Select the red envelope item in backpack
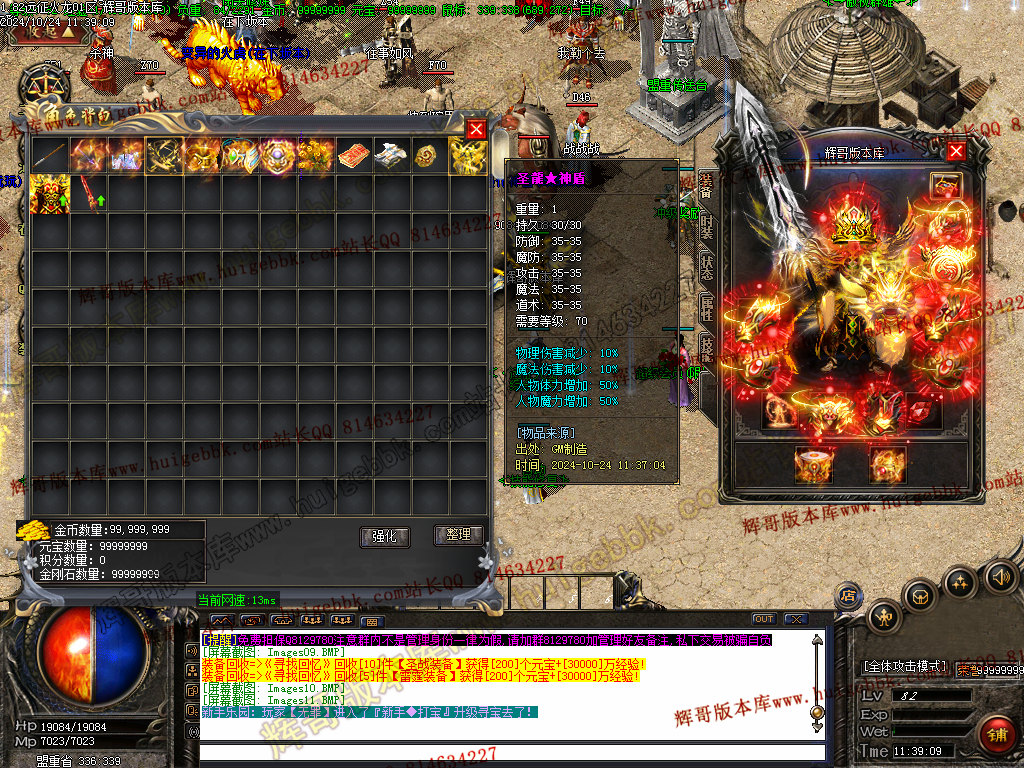 point(353,156)
